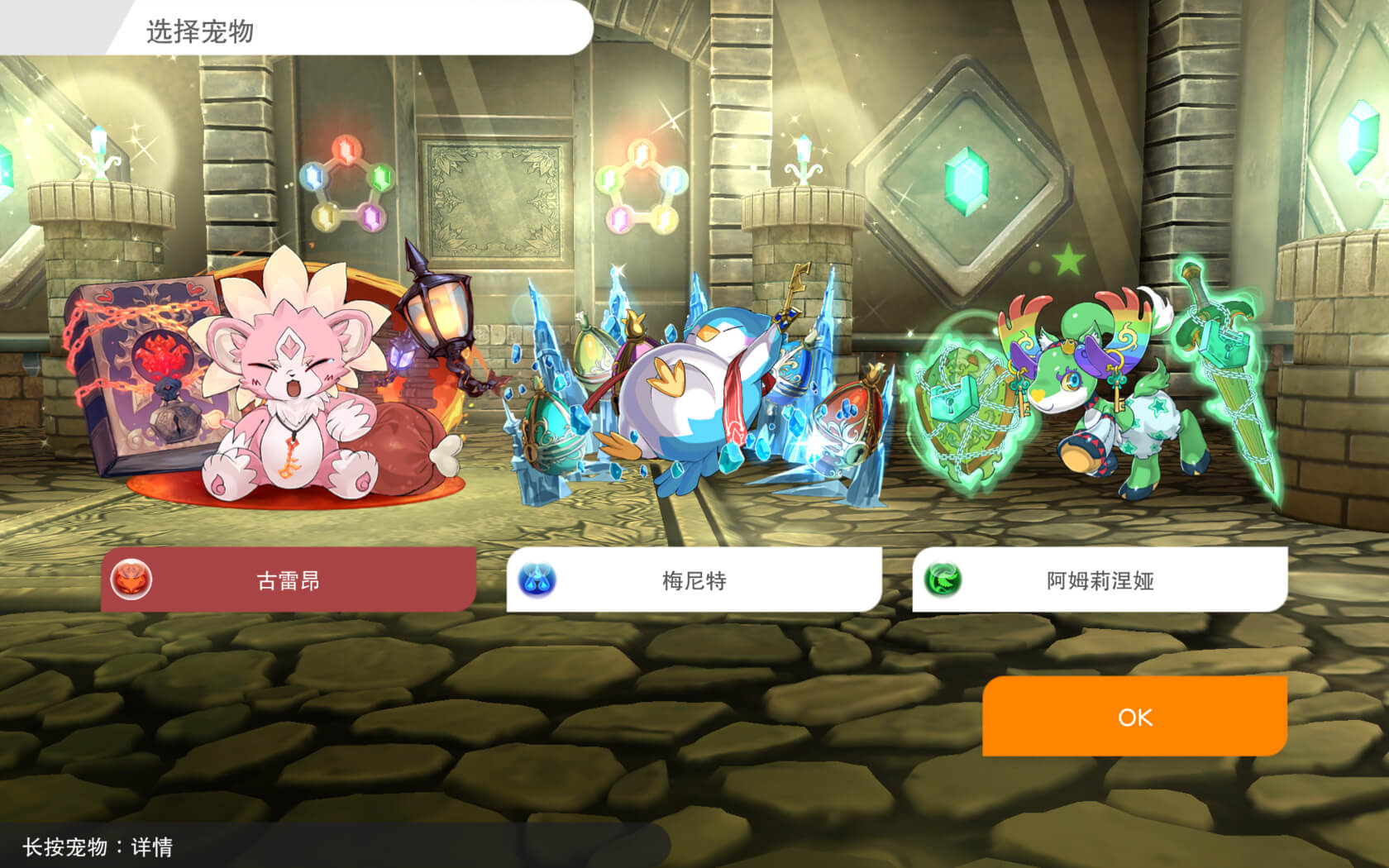Screen dimensions: 1389x868
Task: Expand details for the penguin pet 梅尼特
Action: click(711, 389)
